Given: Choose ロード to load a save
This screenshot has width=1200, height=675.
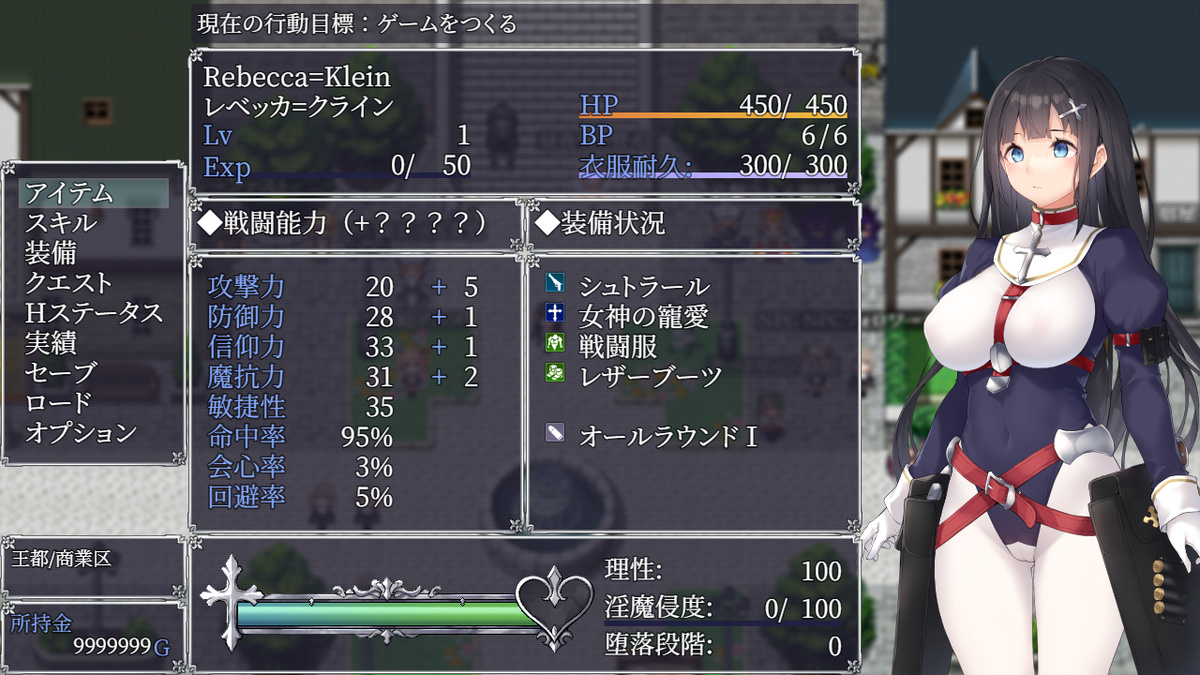Looking at the screenshot, I should 59,403.
